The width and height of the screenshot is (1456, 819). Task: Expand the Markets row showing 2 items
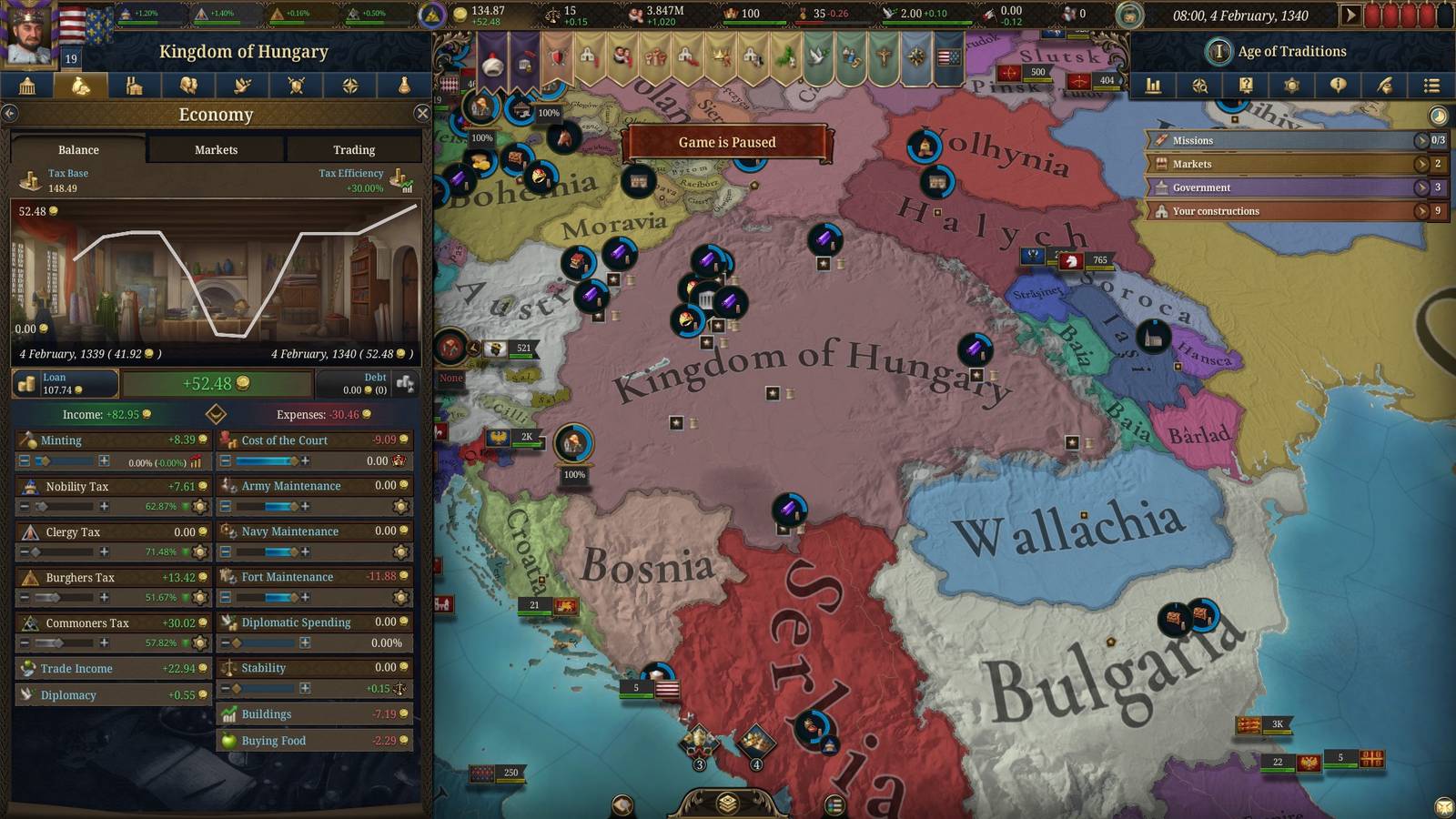(x=1422, y=164)
